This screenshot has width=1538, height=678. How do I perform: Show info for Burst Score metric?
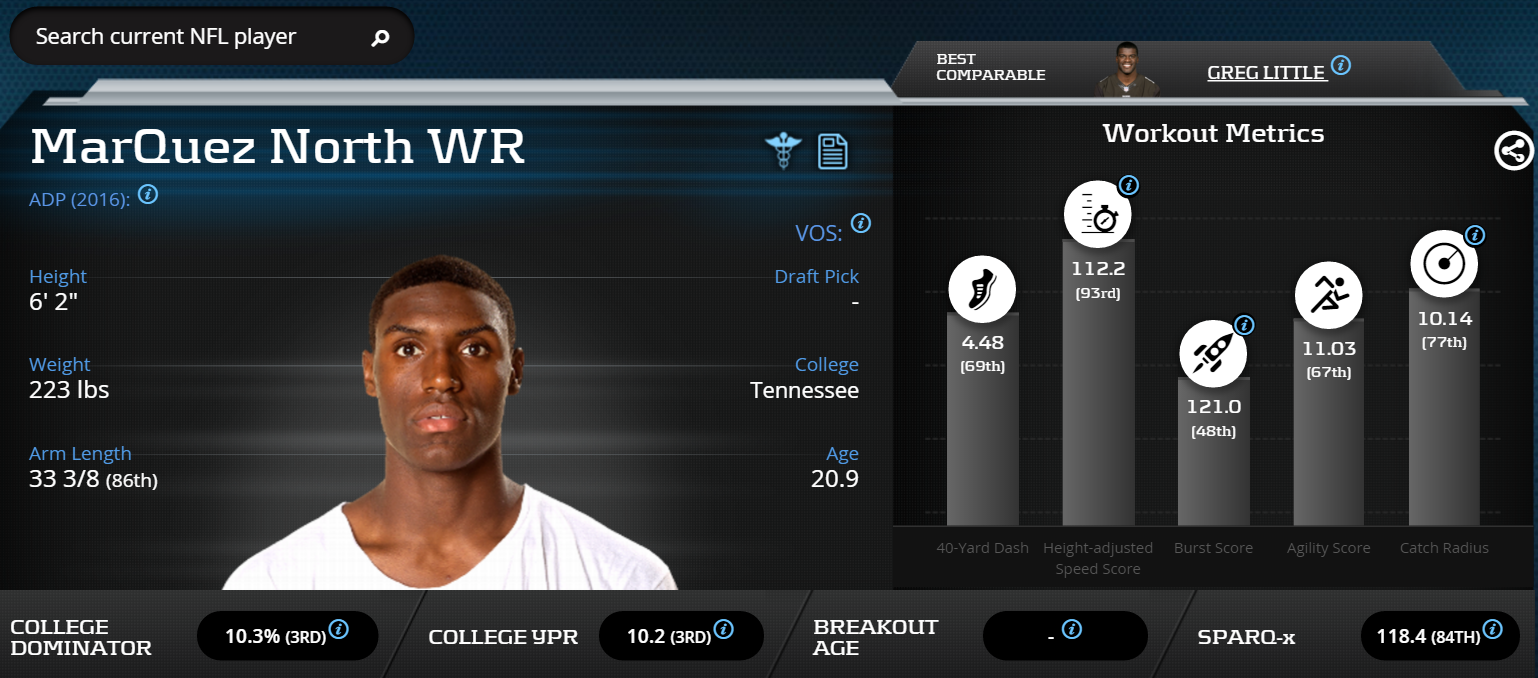[1244, 325]
